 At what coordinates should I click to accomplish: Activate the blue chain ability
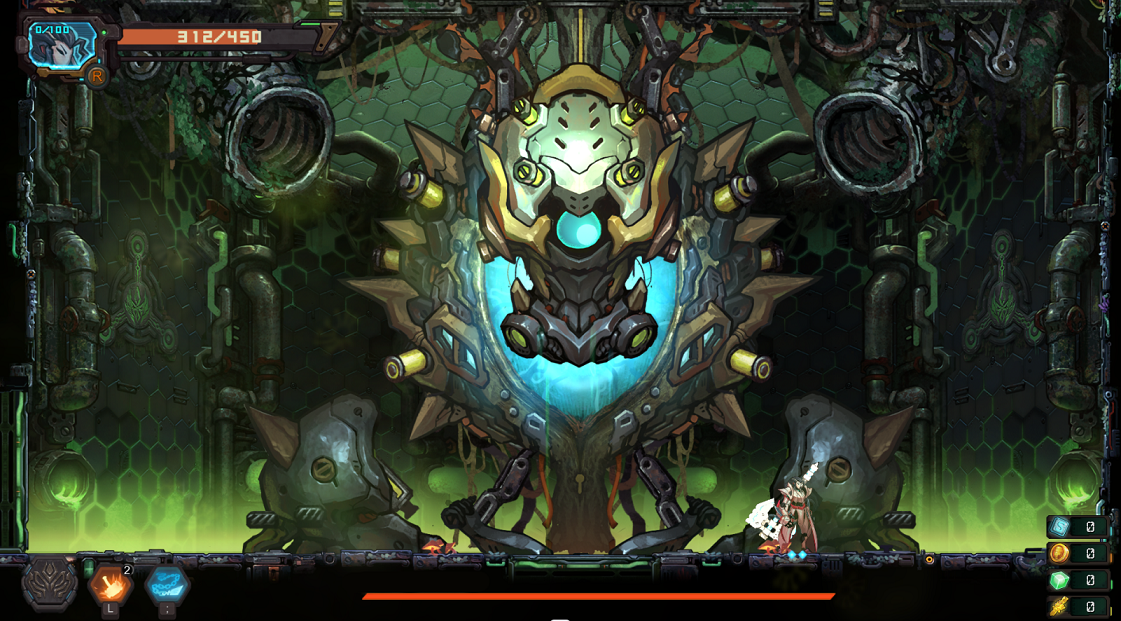click(166, 585)
